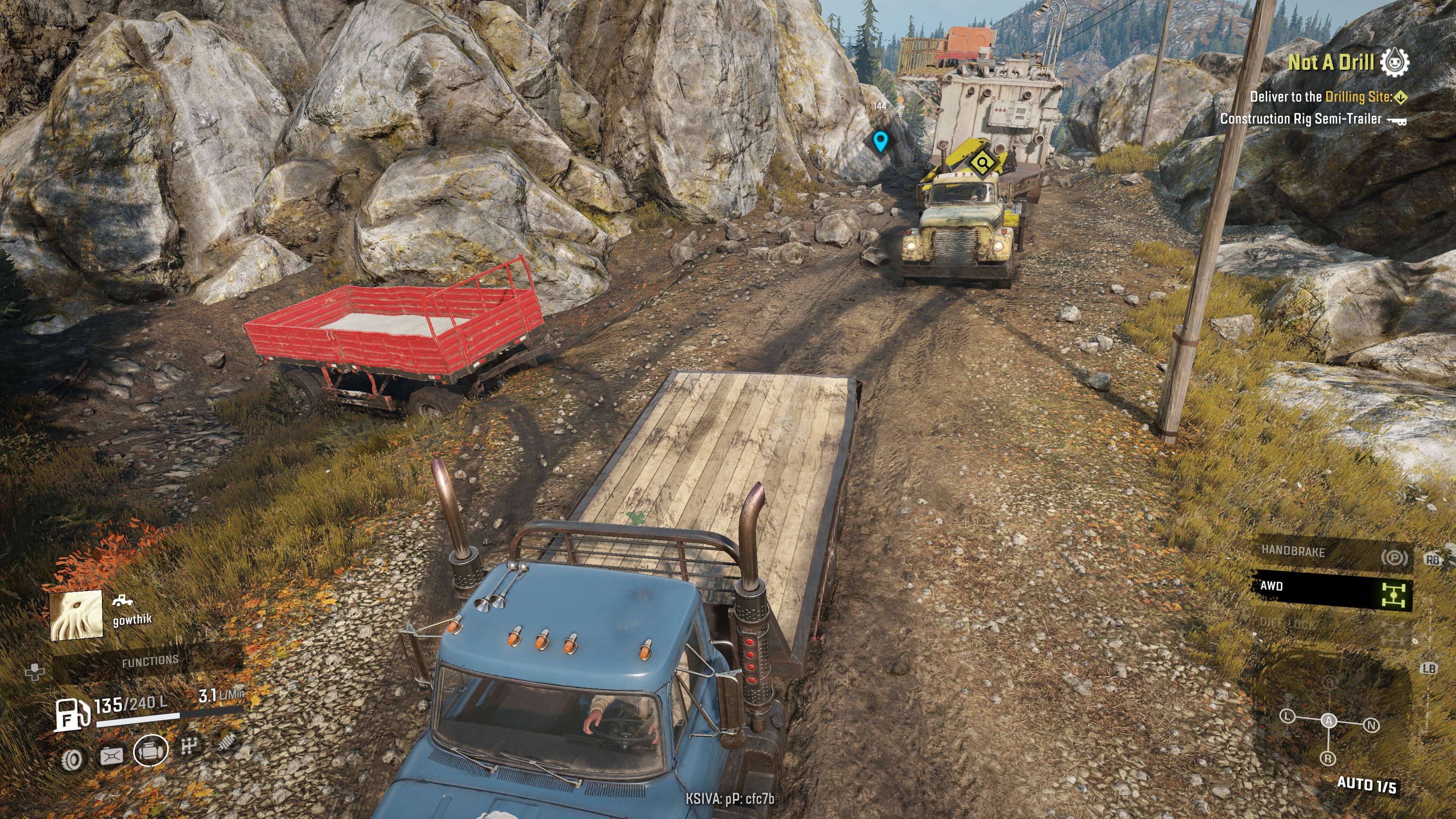Select the highlighted engine status icon
Viewport: 1456px width, 819px height.
pyautogui.click(x=151, y=751)
